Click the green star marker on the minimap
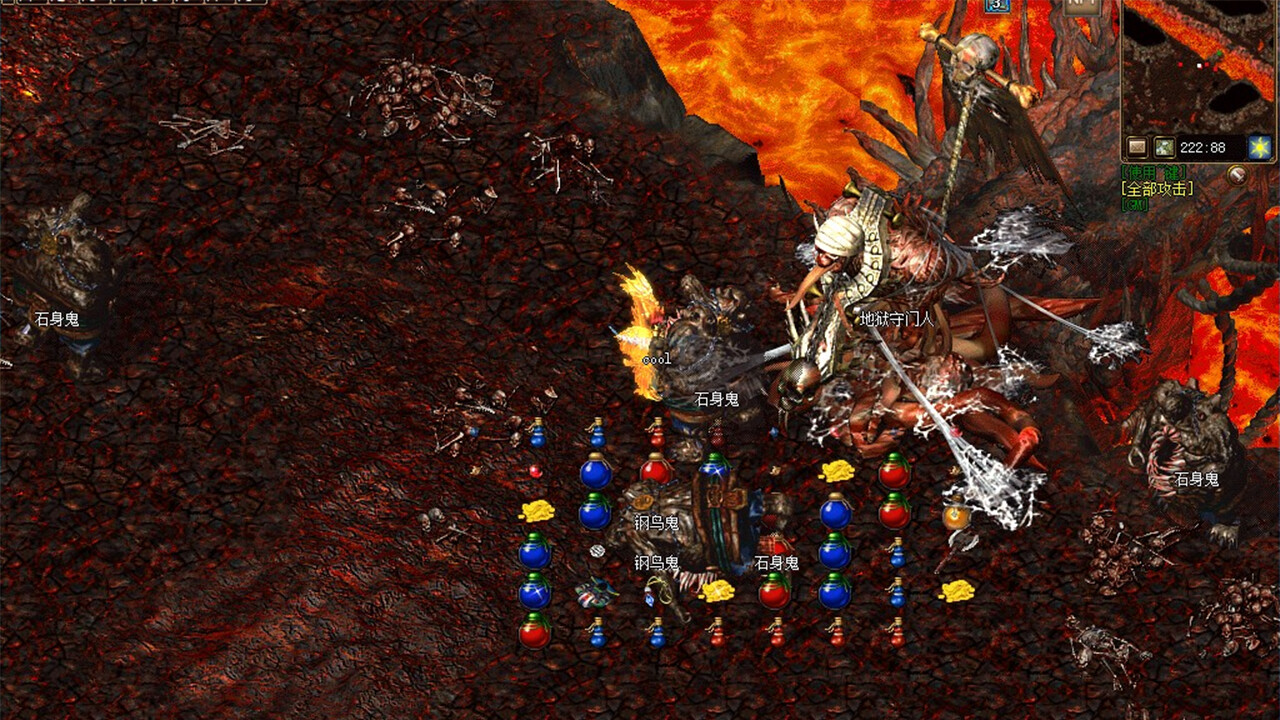The height and width of the screenshot is (720, 1280). (x=1220, y=53)
